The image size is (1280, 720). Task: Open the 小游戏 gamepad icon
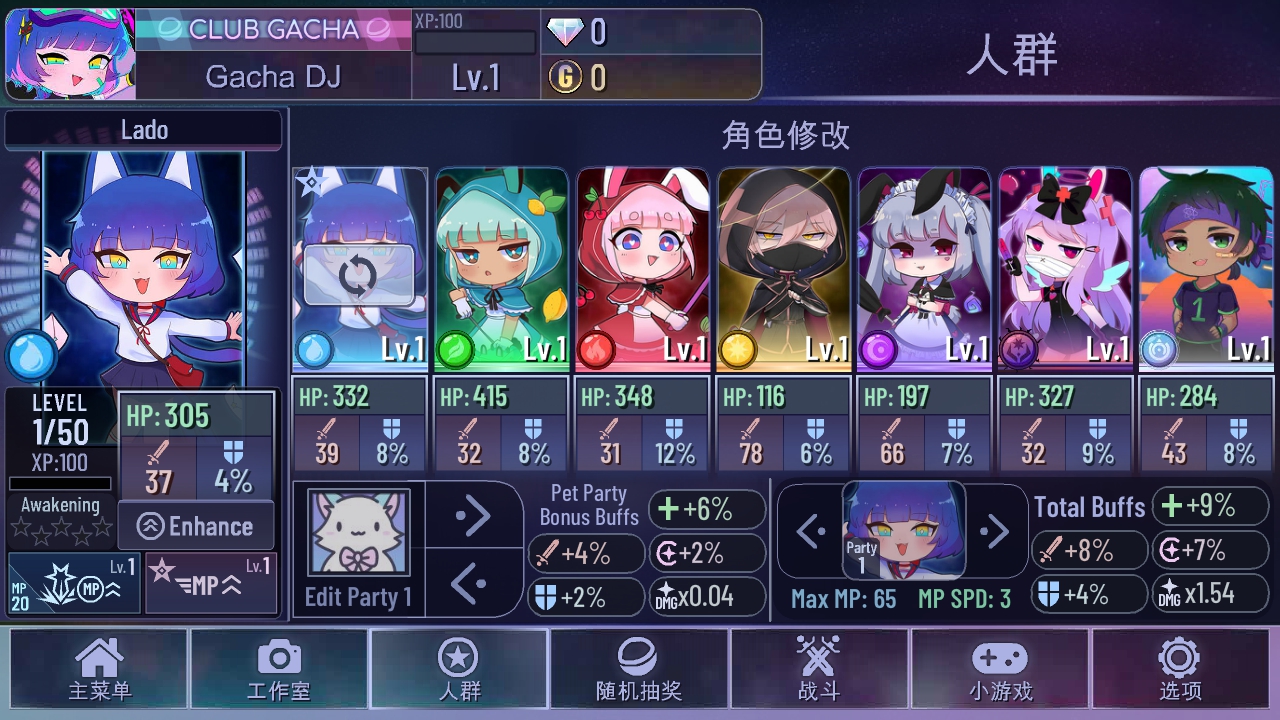(998, 658)
